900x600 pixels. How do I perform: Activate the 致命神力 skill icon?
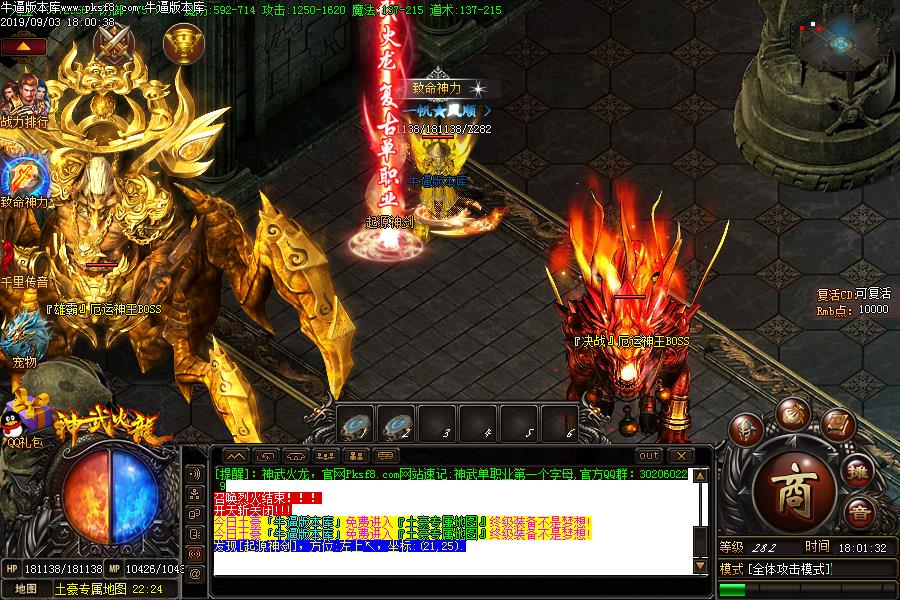click(x=22, y=176)
